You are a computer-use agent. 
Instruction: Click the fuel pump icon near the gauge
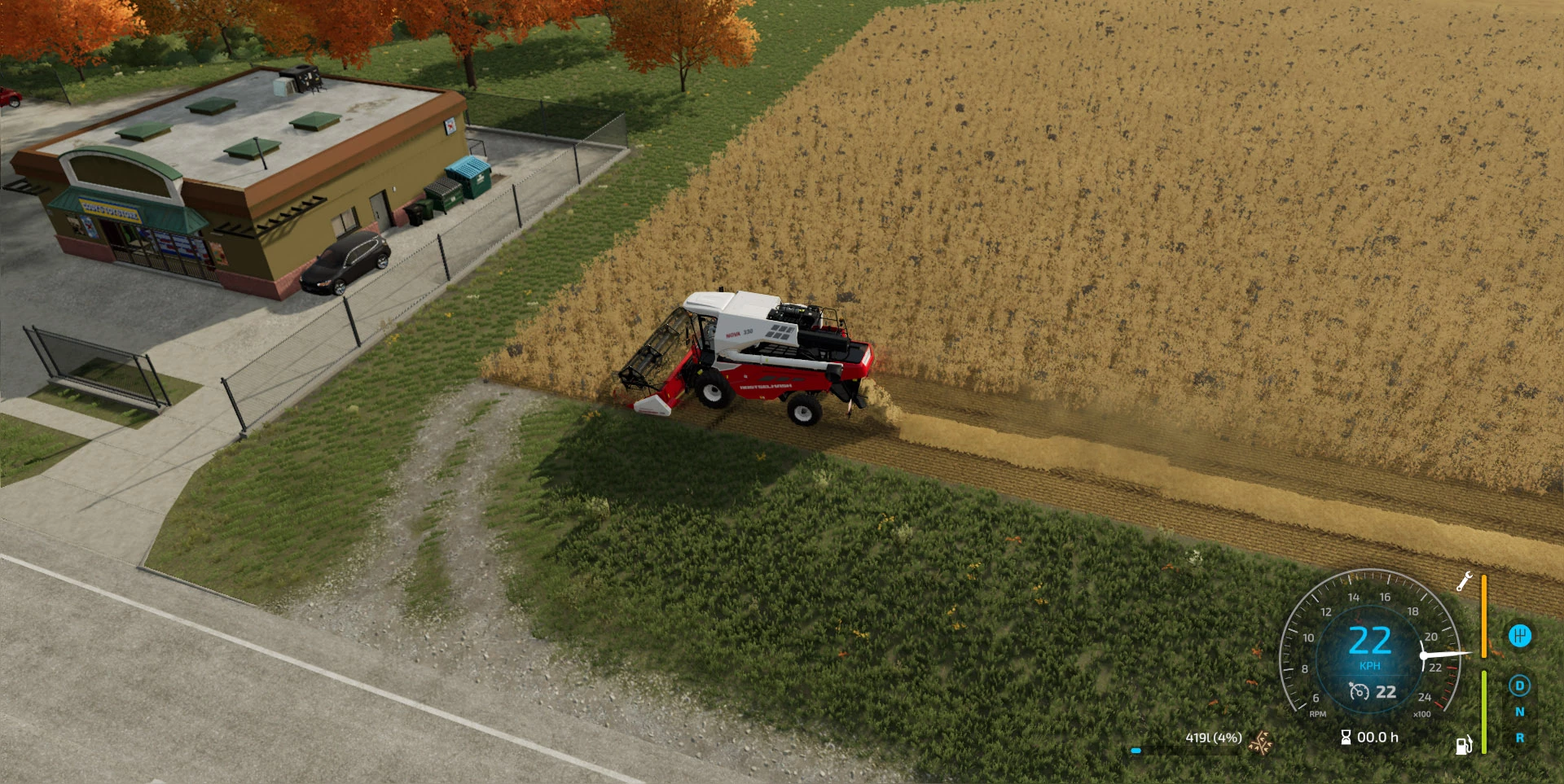click(x=1464, y=745)
